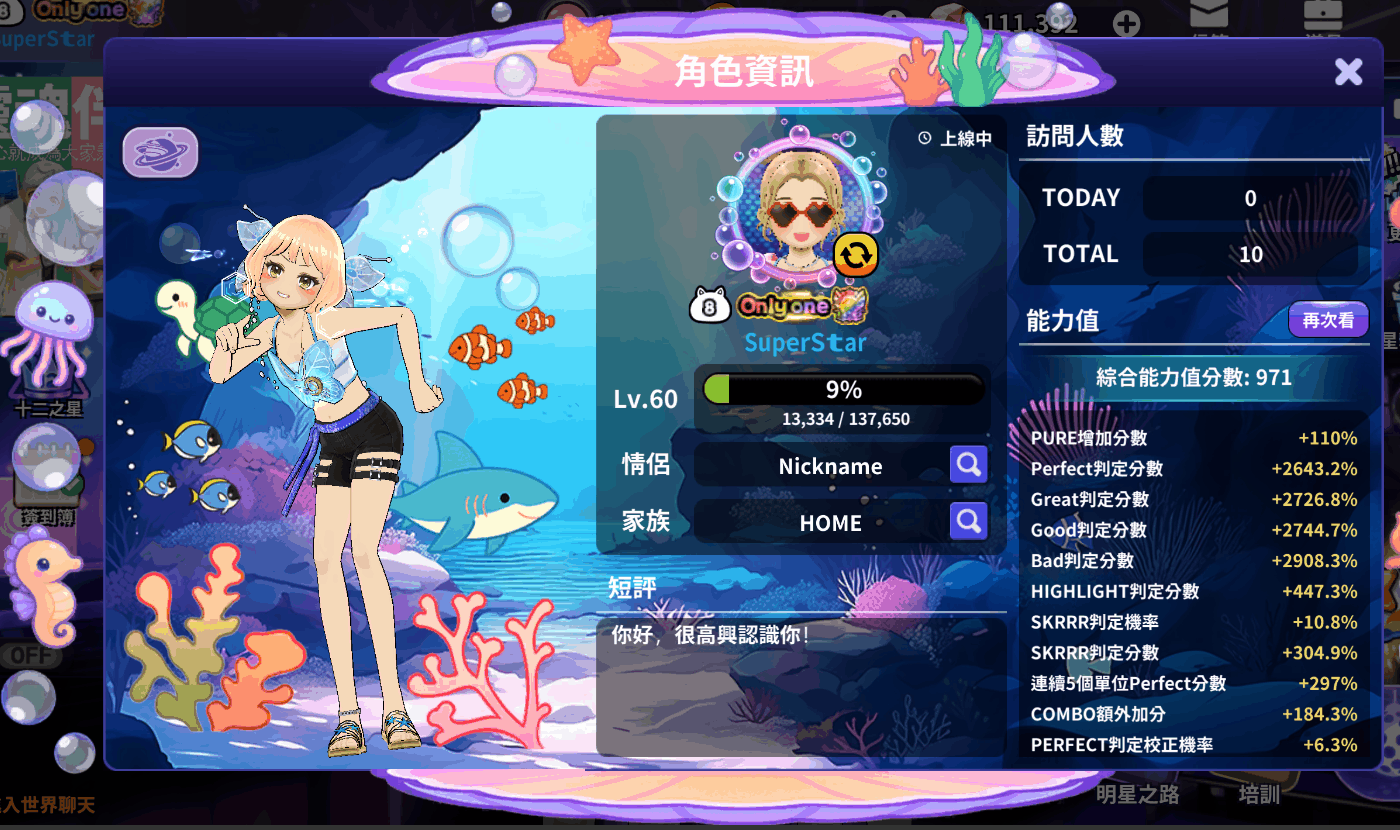This screenshot has height=830, width=1400.
Task: Open the purple planet icon button
Action: click(x=160, y=153)
